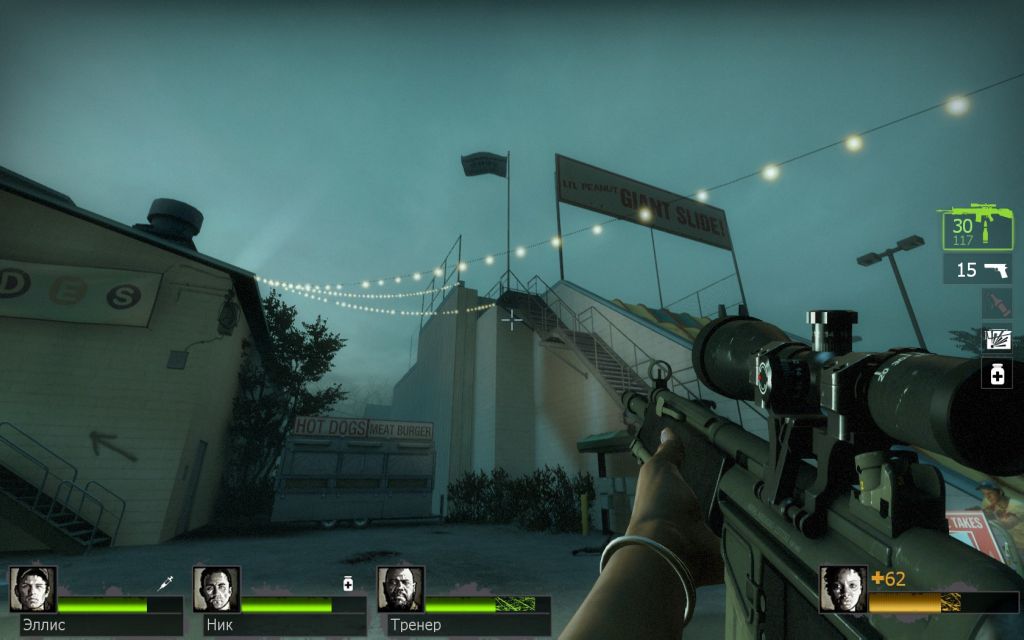Viewport: 1024px width, 640px height.
Task: Choose the explosive ammo pack slot
Action: click(x=997, y=339)
